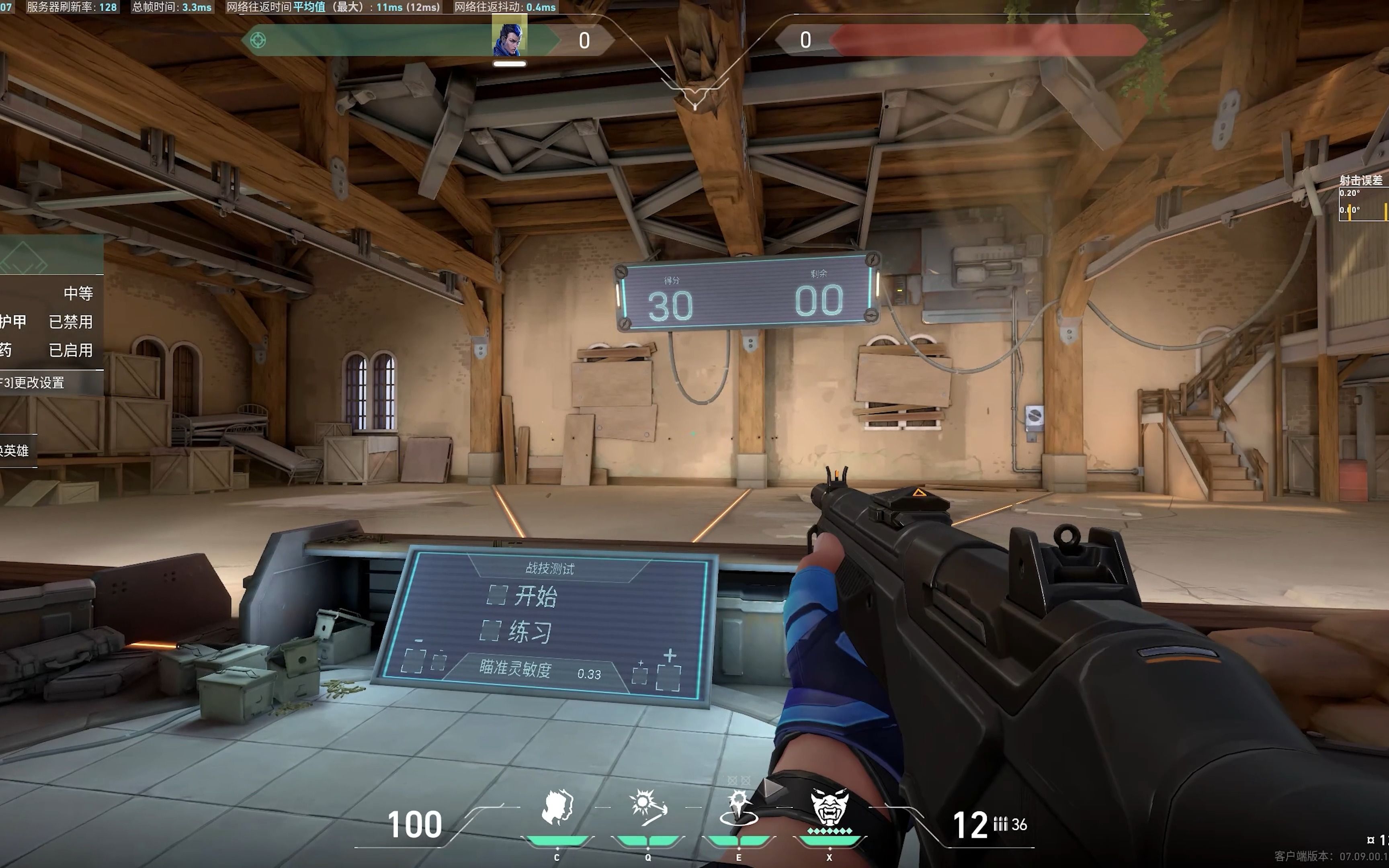The width and height of the screenshot is (1389, 868).
Task: Use the Gatecrash teleport ability icon
Action: pyautogui.click(x=739, y=807)
